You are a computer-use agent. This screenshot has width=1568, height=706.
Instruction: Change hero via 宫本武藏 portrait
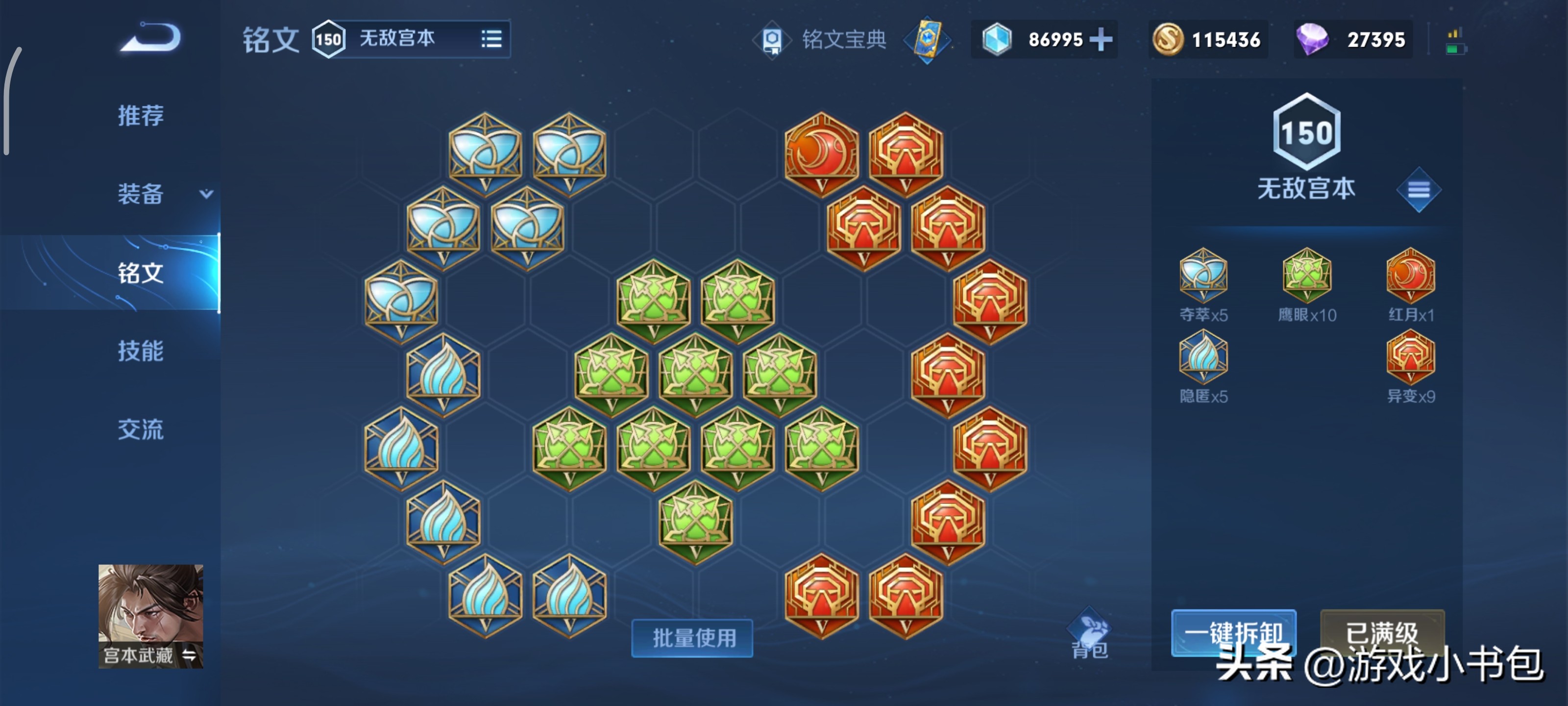pyautogui.click(x=150, y=615)
